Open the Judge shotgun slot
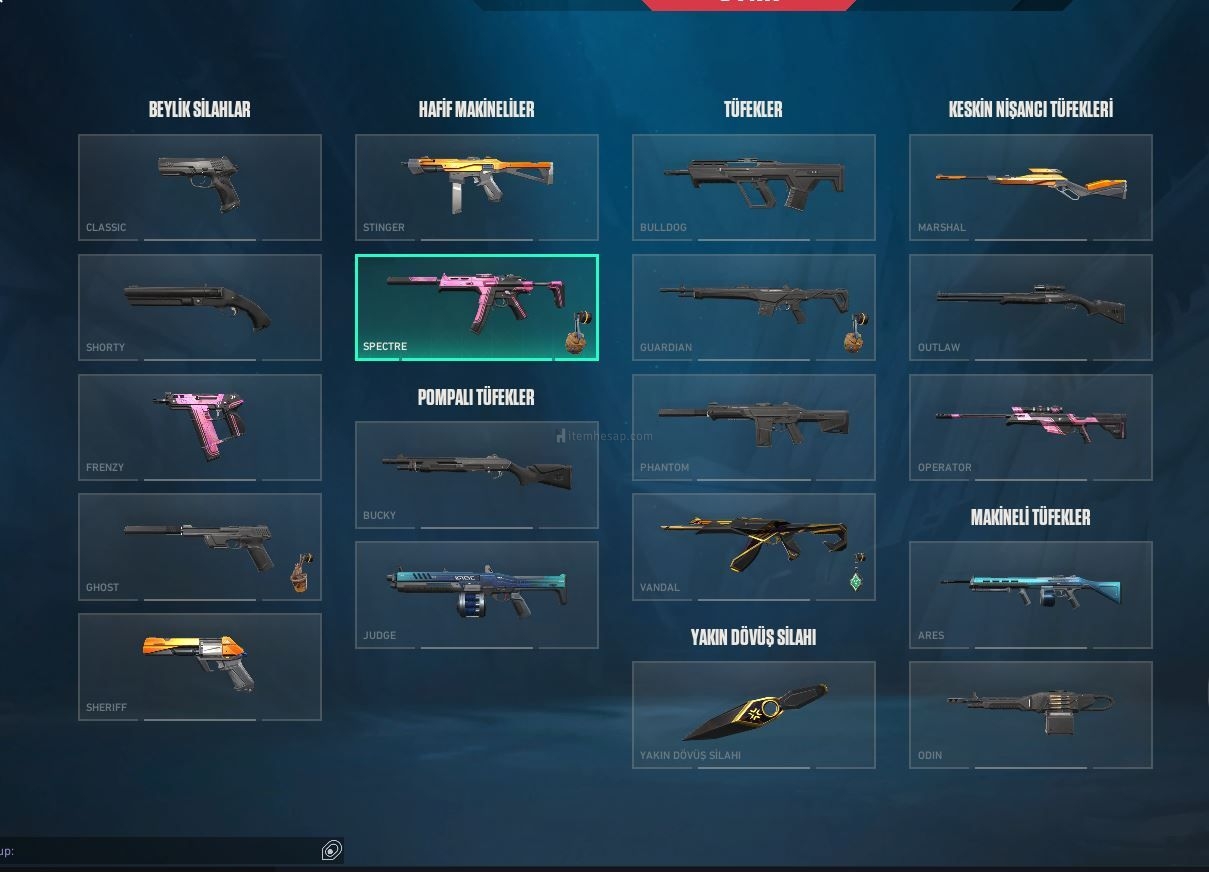The height and width of the screenshot is (872, 1209). click(x=477, y=594)
